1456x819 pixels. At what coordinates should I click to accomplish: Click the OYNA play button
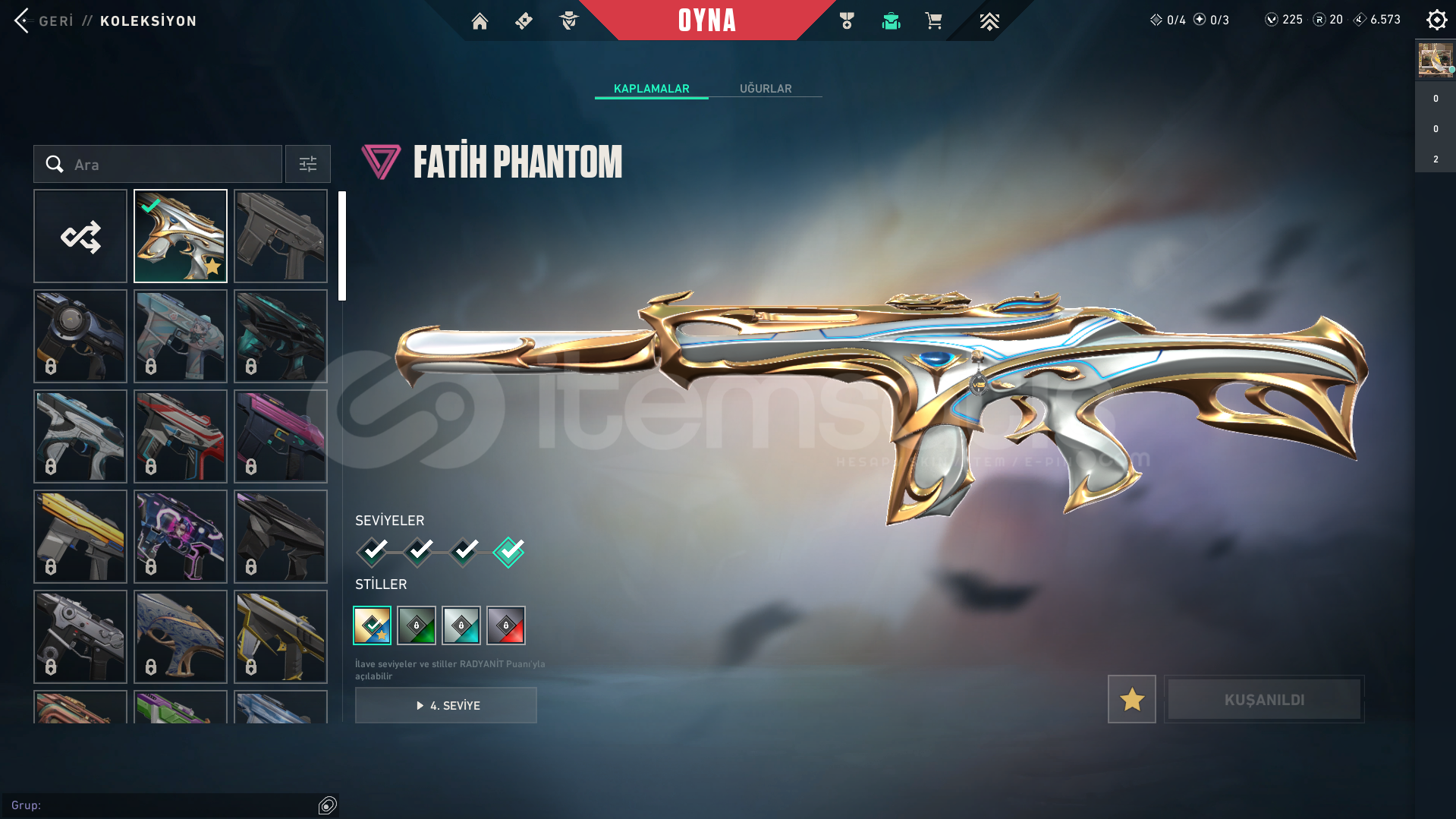(706, 20)
